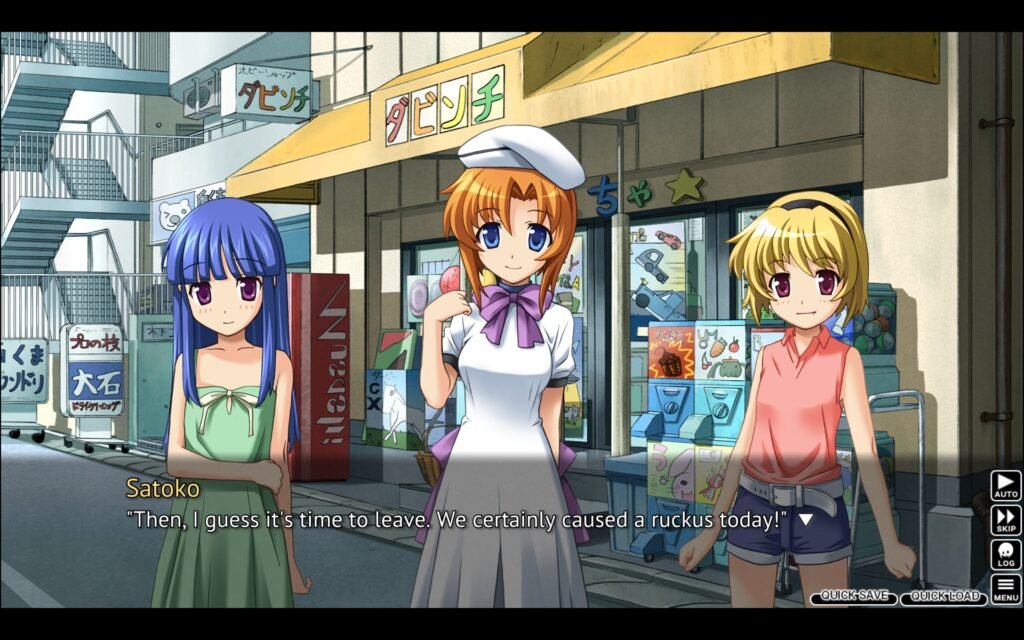This screenshot has height=640, width=1024.
Task: Activate the Skip fast-forward button
Action: coord(1005,520)
